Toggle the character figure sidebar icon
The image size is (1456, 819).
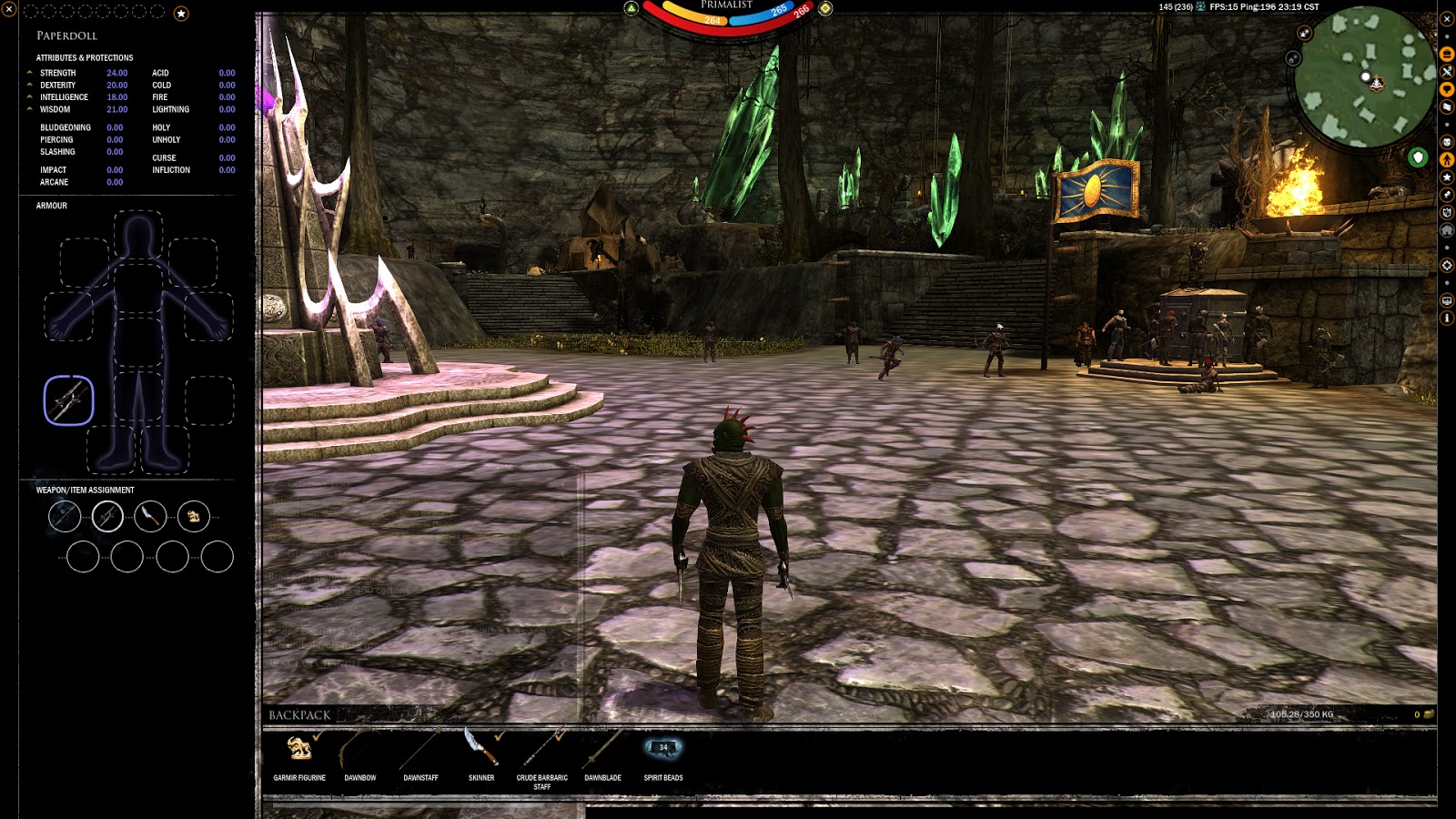coord(1447,160)
